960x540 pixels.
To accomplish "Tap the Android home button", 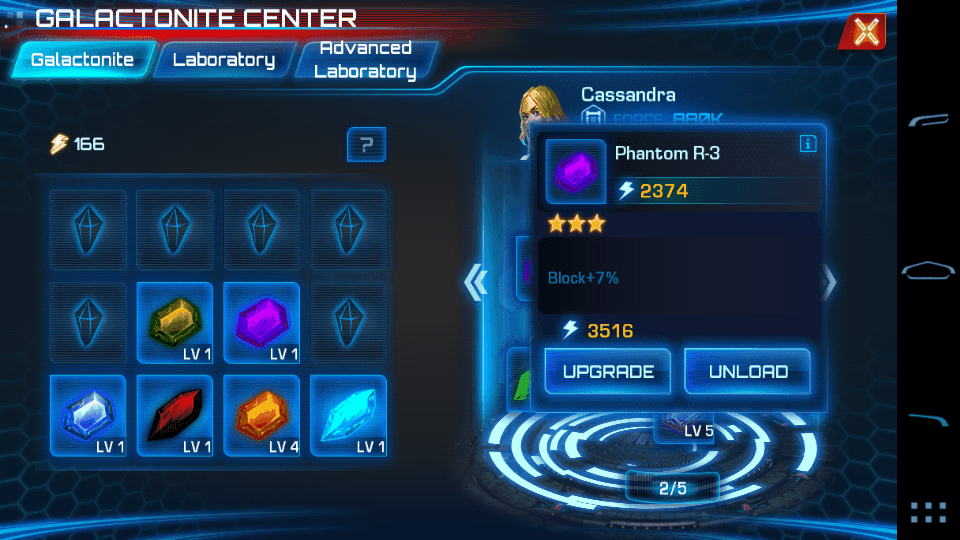I will (928, 270).
